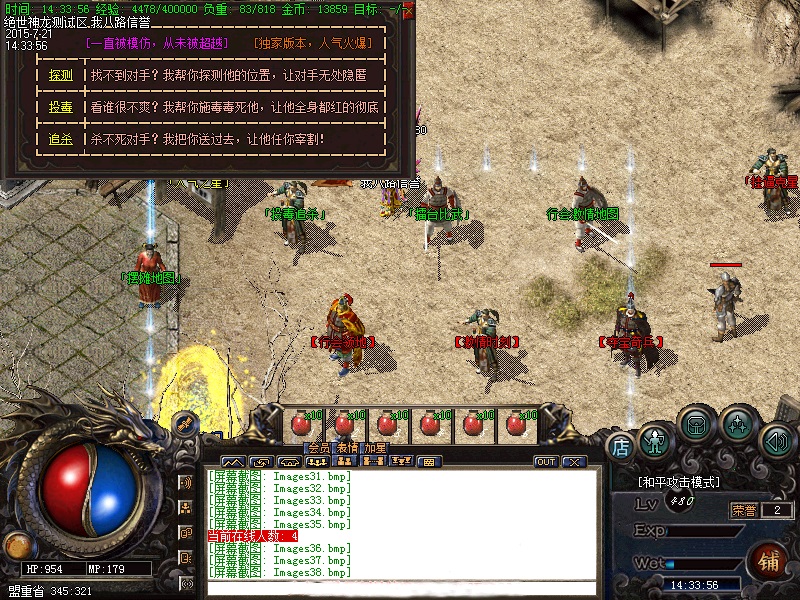Switch to the 加星 tab
Screen dimensions: 800x600
point(375,448)
